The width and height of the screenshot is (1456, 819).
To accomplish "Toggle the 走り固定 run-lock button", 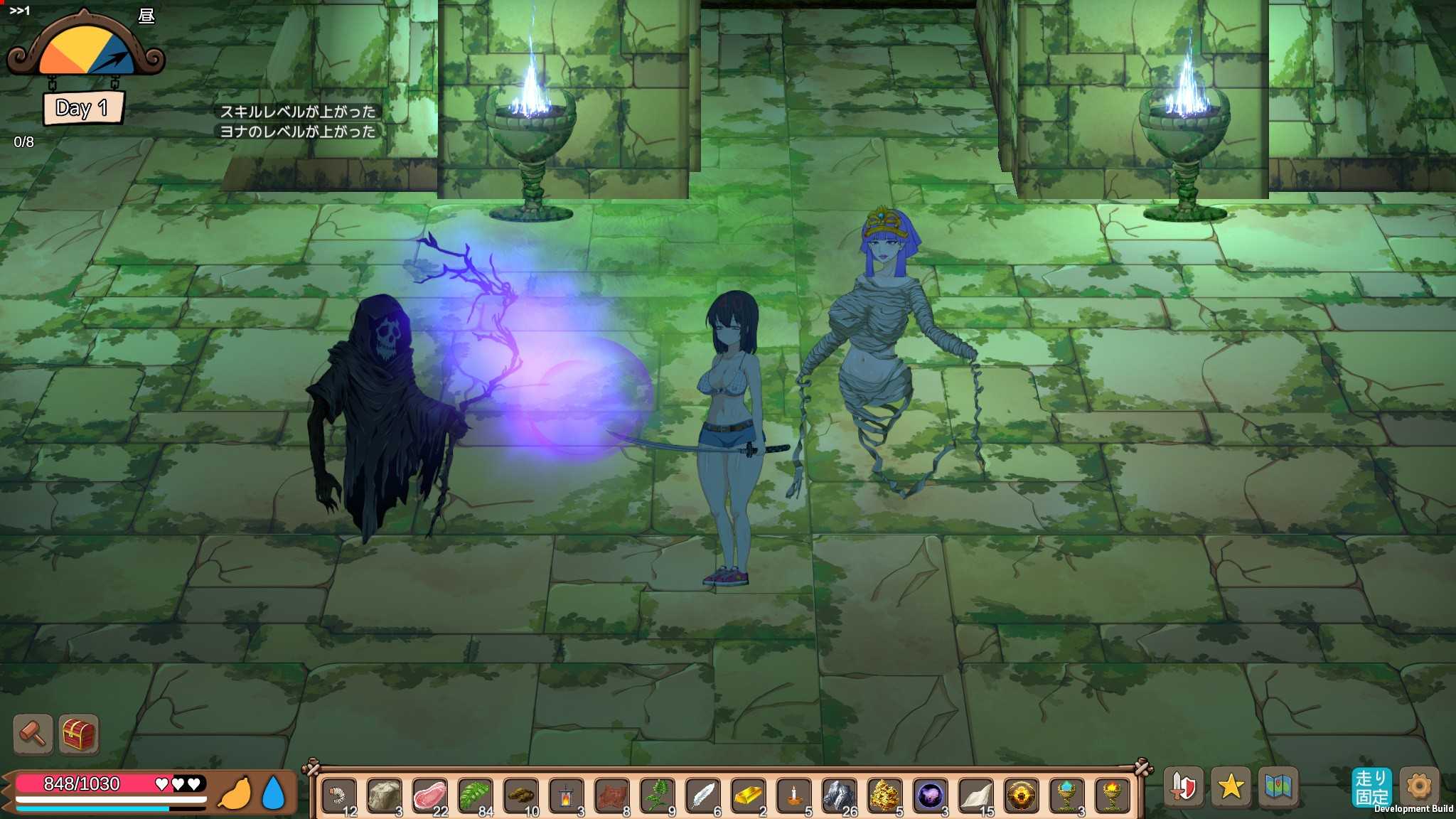I will pyautogui.click(x=1371, y=787).
